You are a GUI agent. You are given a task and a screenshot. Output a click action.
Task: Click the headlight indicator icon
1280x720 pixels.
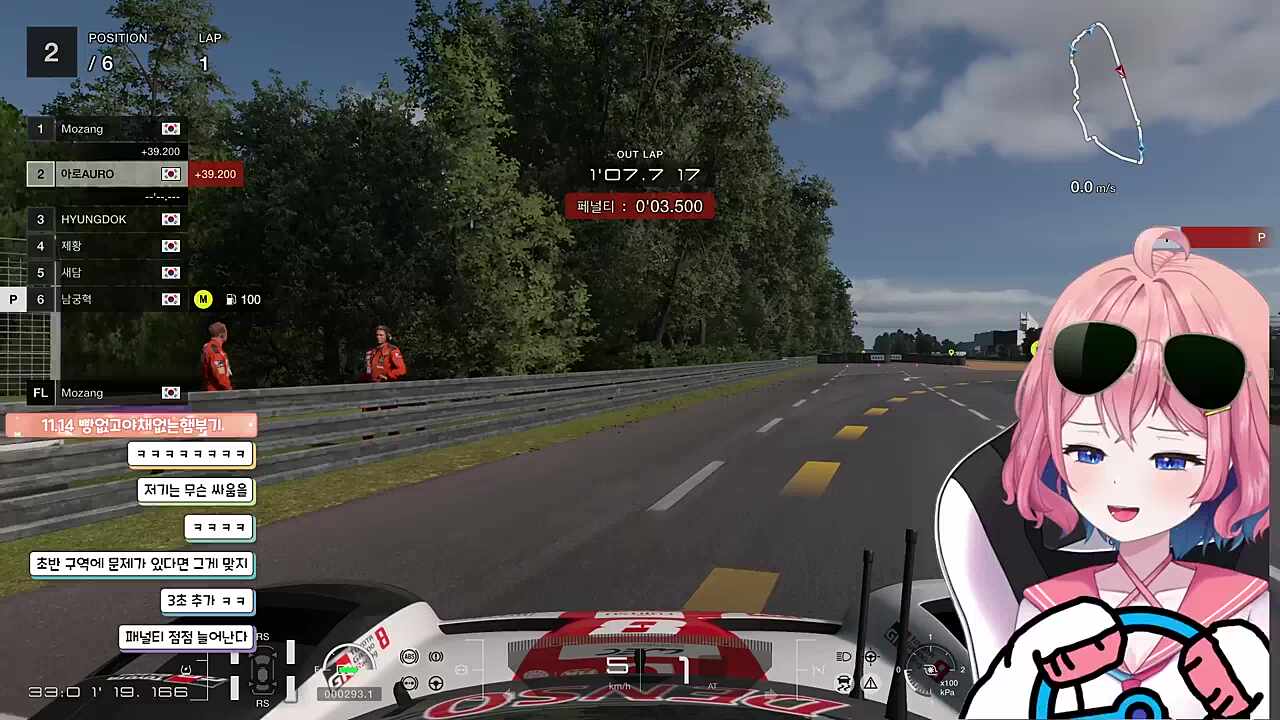pyautogui.click(x=843, y=656)
